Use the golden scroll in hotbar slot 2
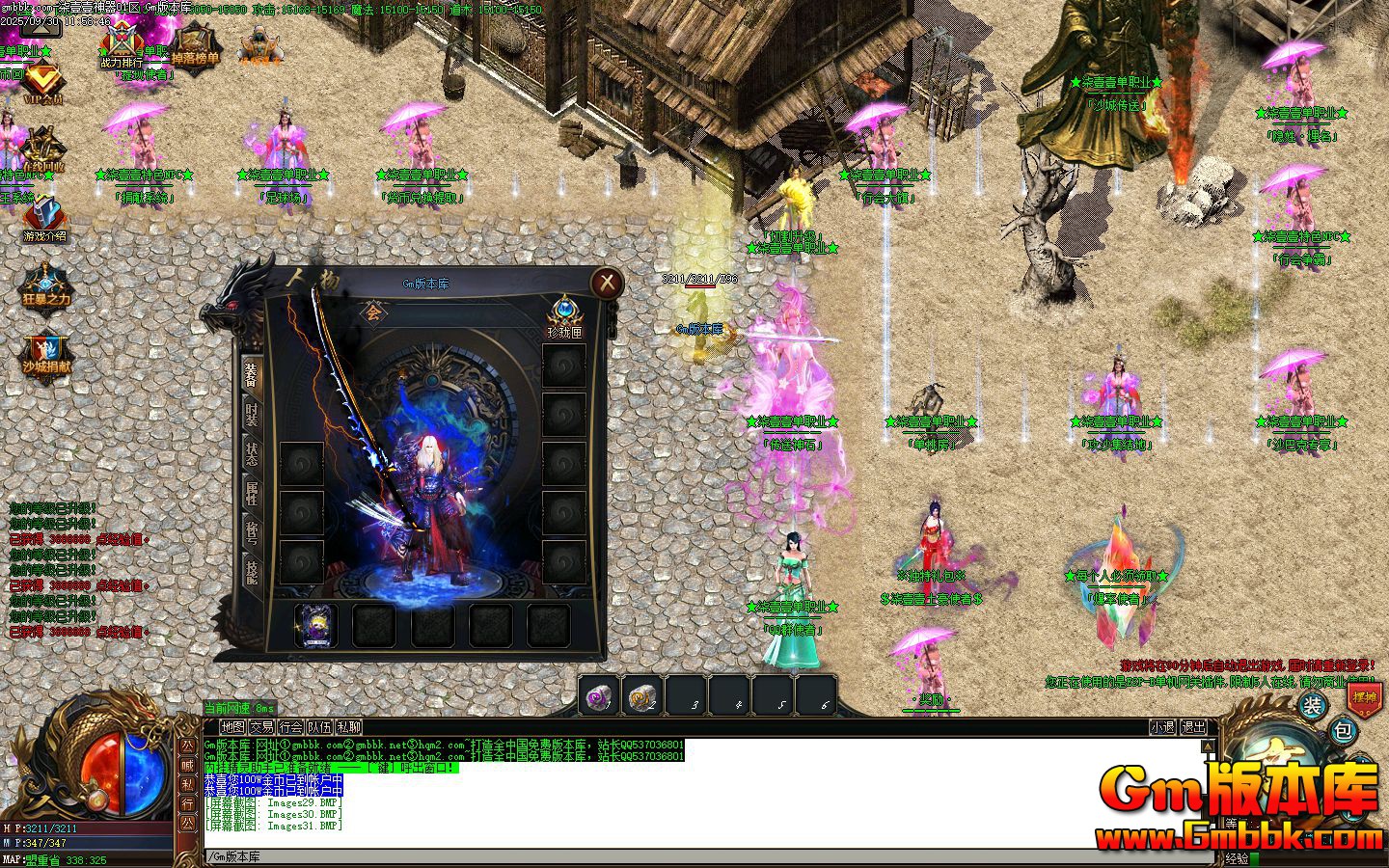 [x=642, y=695]
